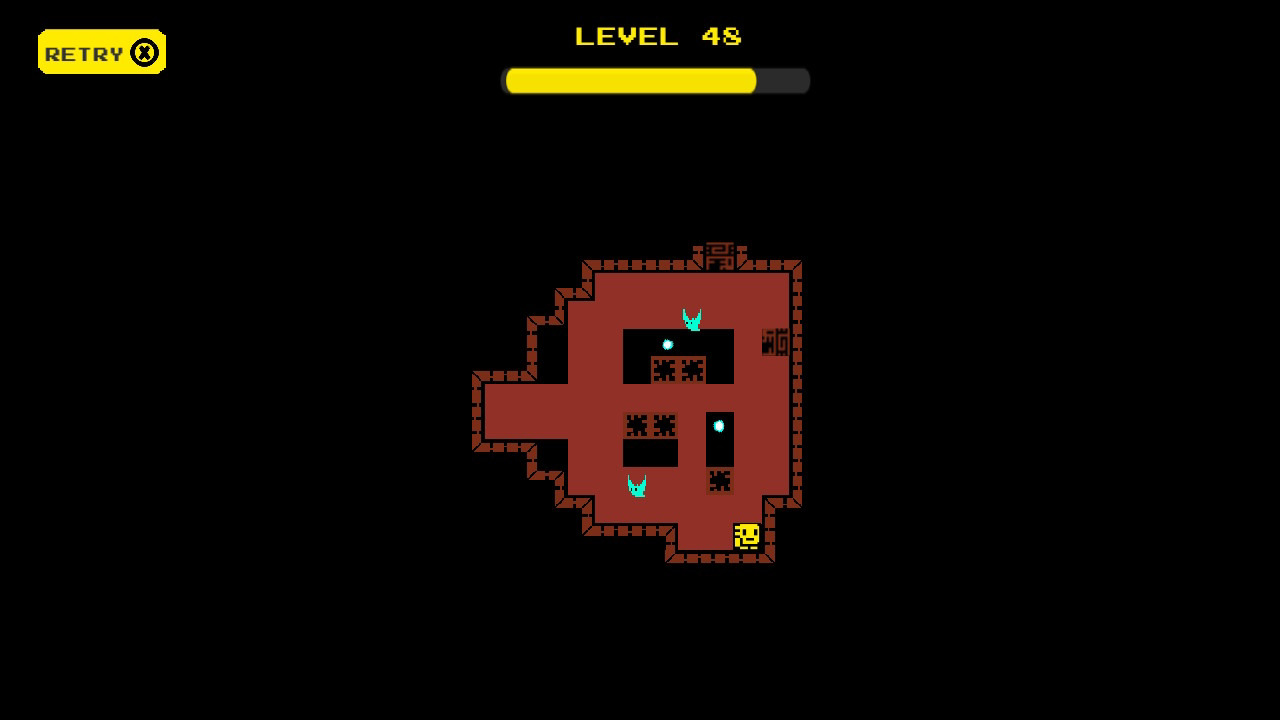Click the unfilled end of the progress bar
The width and height of the screenshot is (1280, 720).
pyautogui.click(x=780, y=80)
